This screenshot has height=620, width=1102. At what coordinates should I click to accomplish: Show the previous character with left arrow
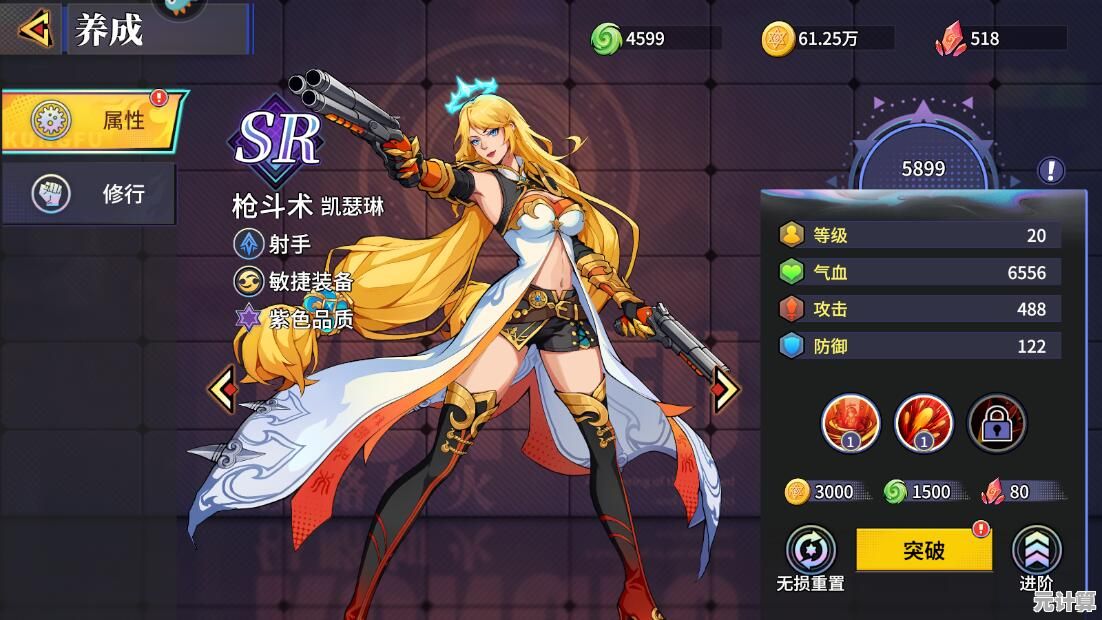(222, 390)
